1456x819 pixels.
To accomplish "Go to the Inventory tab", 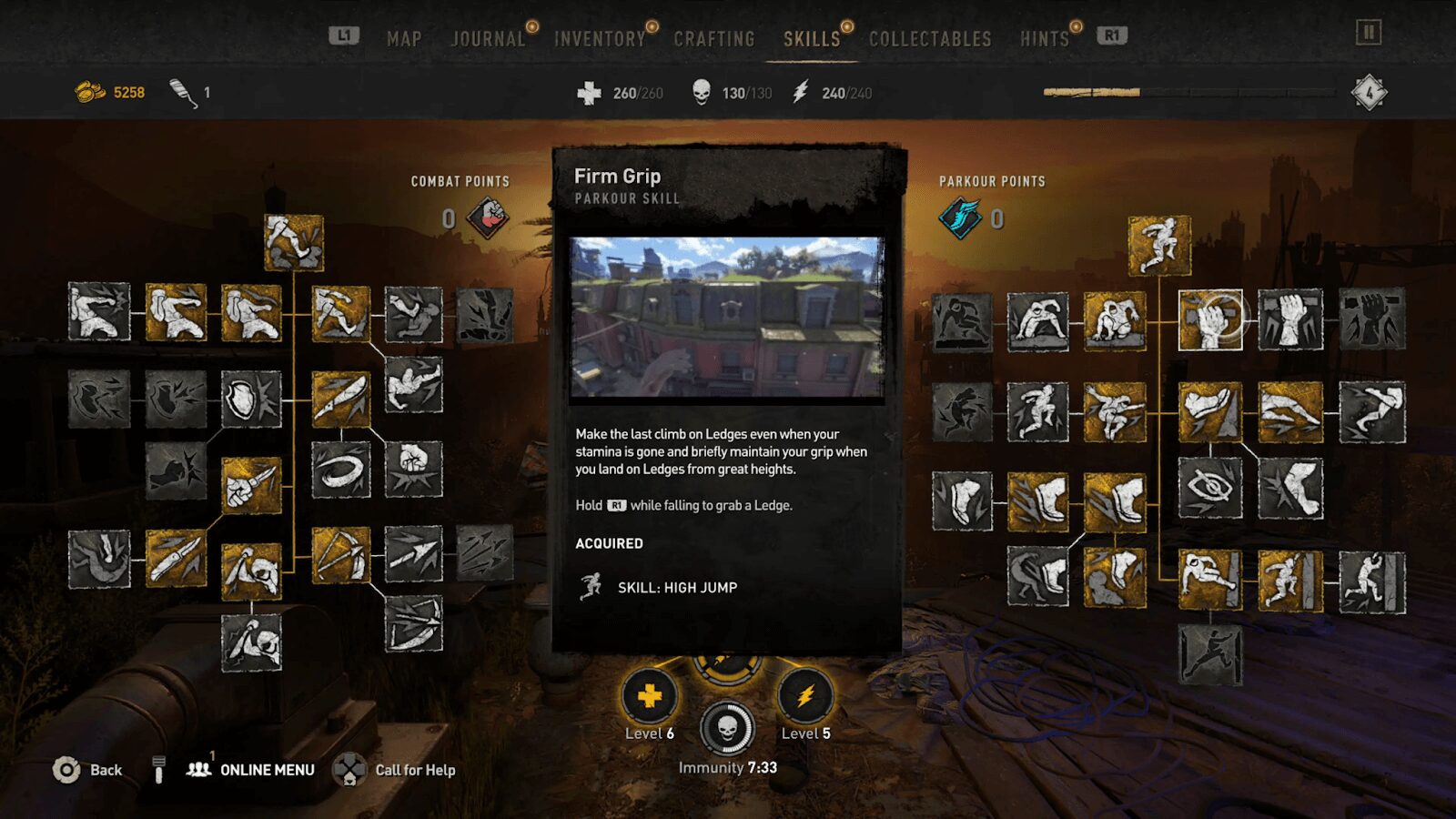I will coord(600,39).
